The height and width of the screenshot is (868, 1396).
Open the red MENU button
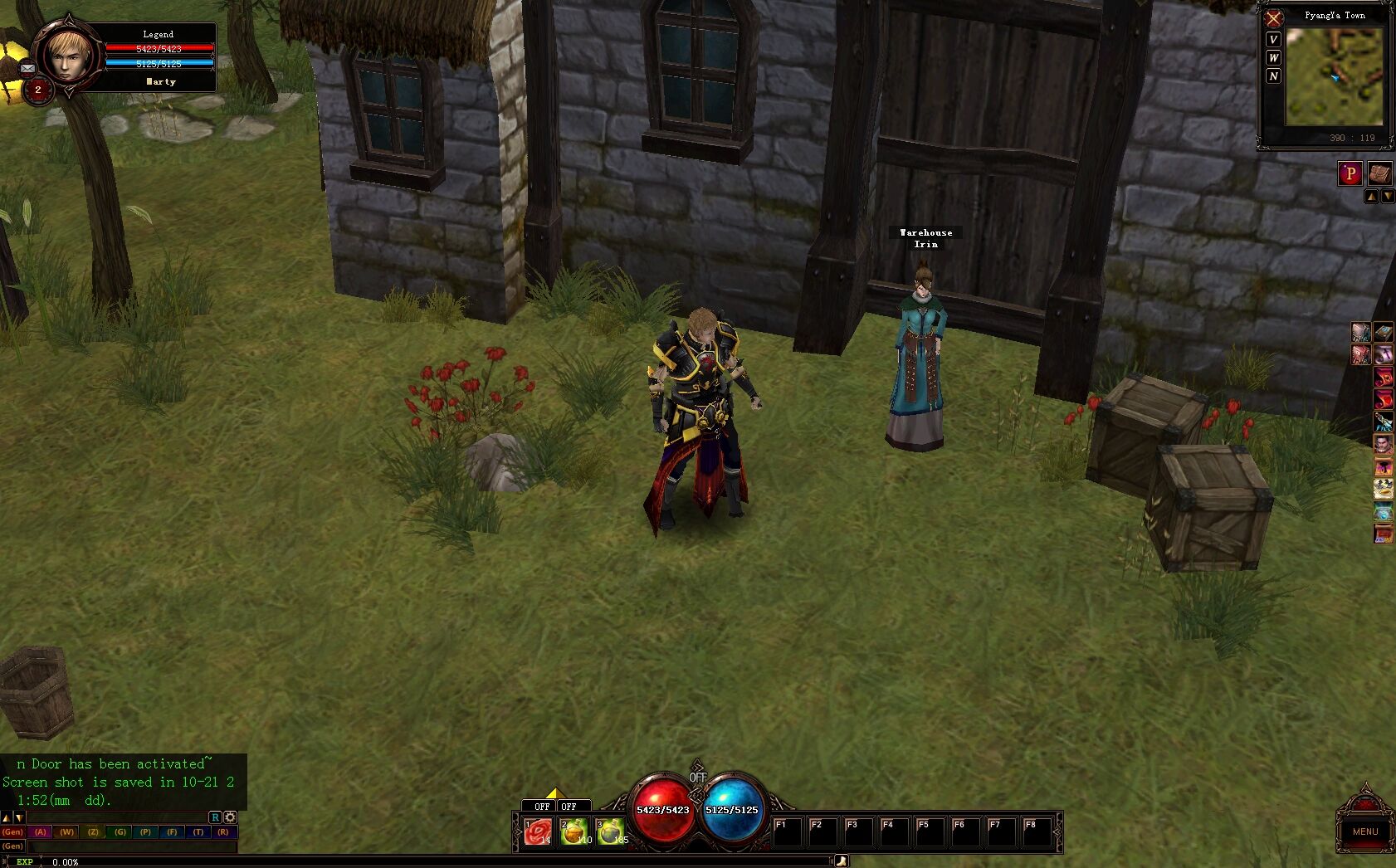point(1364,831)
